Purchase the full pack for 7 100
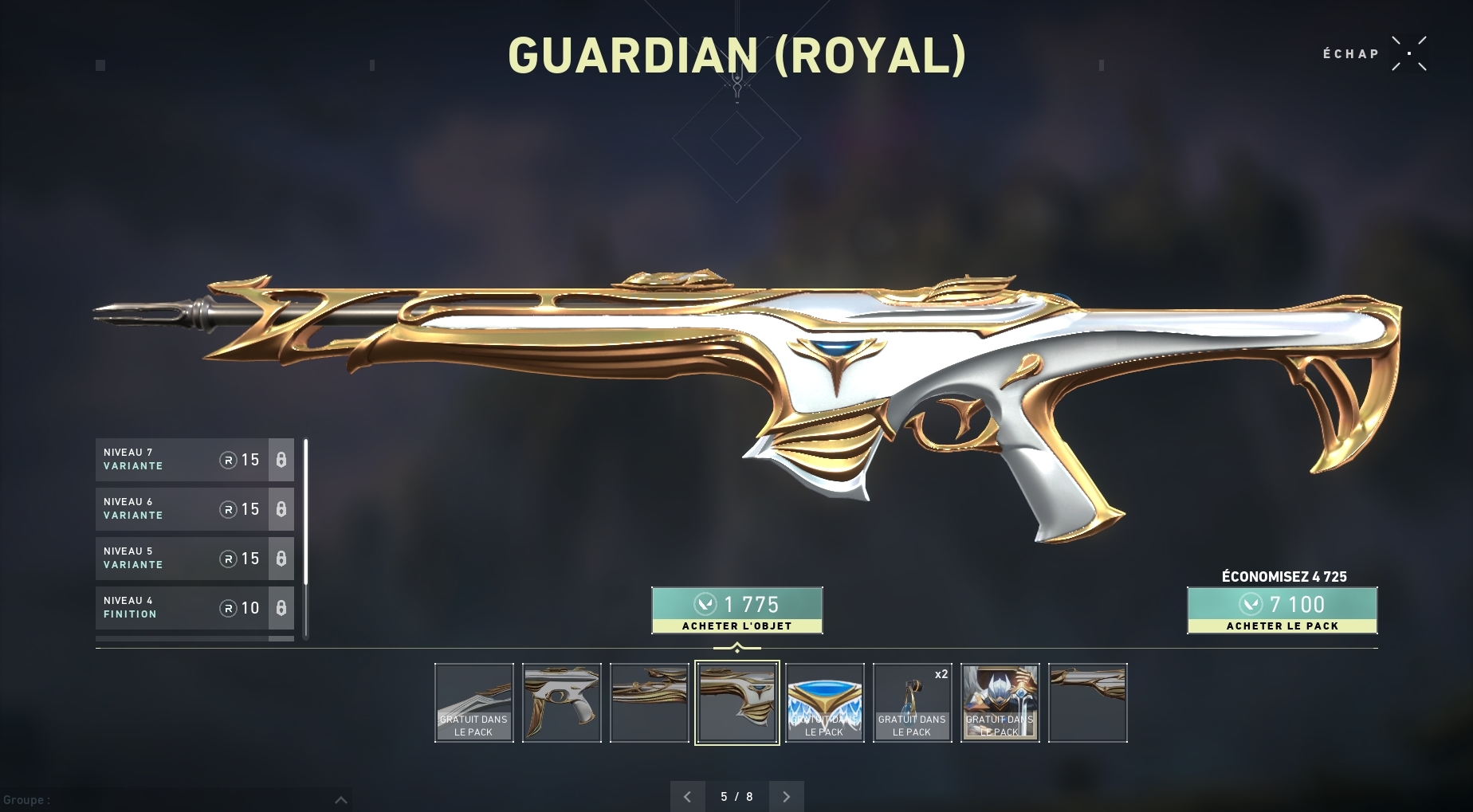The height and width of the screenshot is (812, 1473). point(1282,610)
